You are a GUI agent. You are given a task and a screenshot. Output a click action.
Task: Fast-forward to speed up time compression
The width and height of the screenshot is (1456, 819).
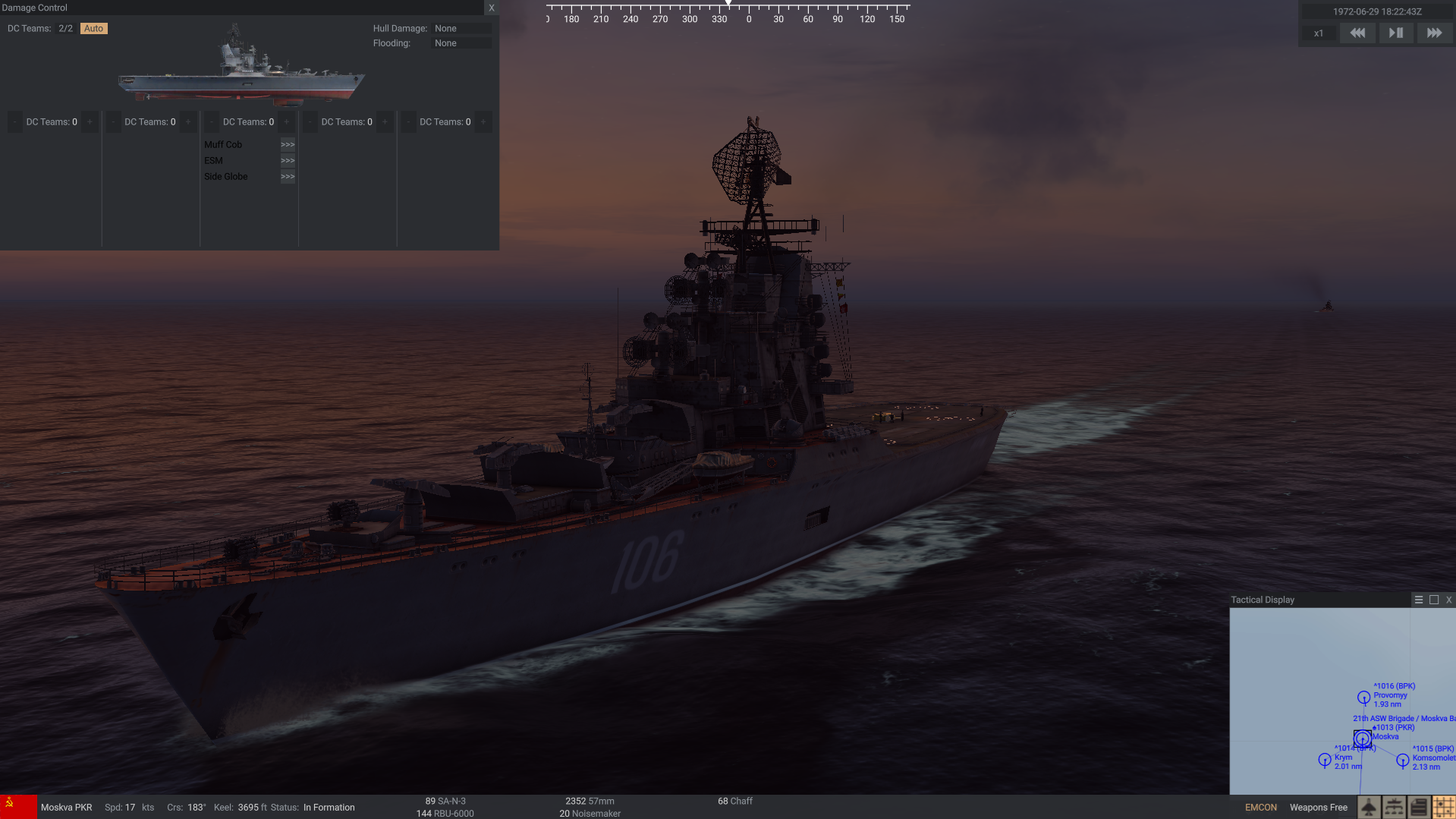(x=1434, y=33)
